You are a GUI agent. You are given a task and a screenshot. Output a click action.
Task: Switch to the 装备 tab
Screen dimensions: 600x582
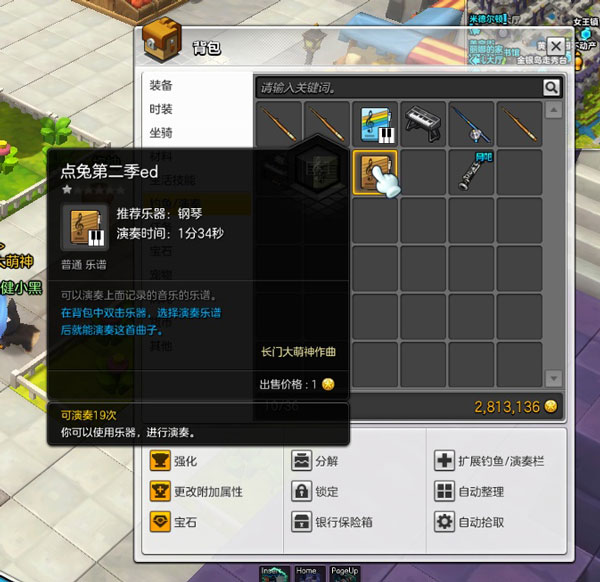tap(161, 86)
